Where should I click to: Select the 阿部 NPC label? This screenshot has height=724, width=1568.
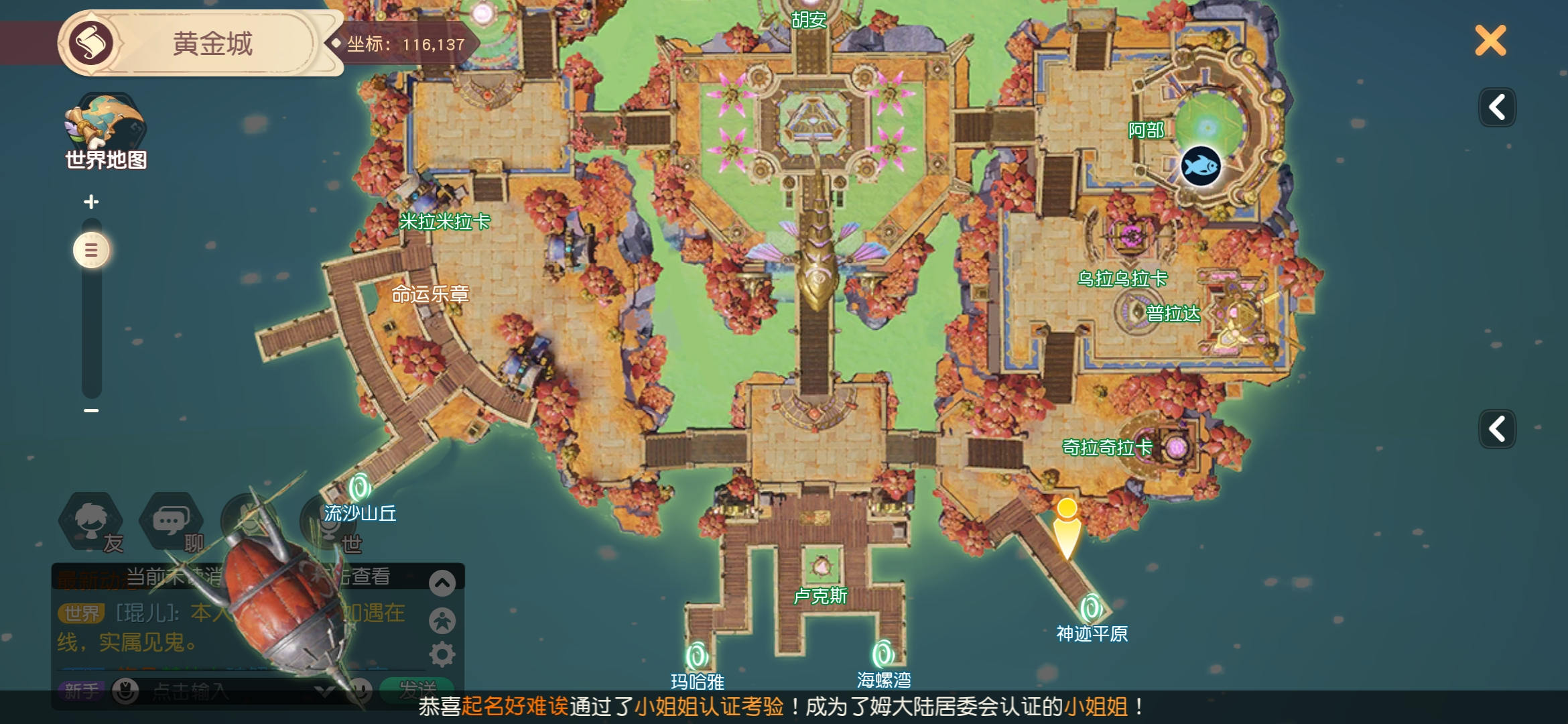point(1146,130)
